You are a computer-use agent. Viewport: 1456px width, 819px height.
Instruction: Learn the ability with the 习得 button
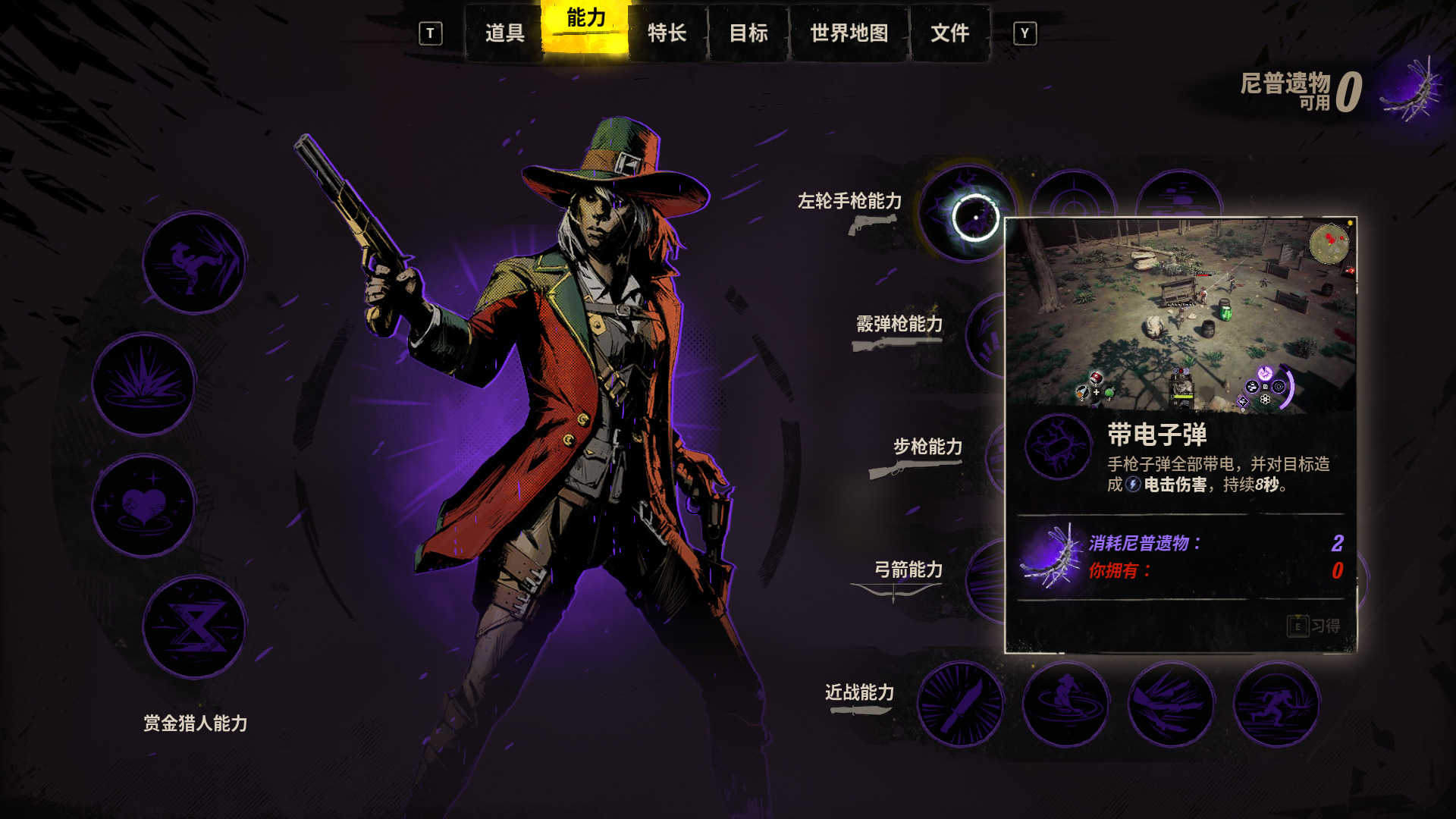pyautogui.click(x=1313, y=626)
